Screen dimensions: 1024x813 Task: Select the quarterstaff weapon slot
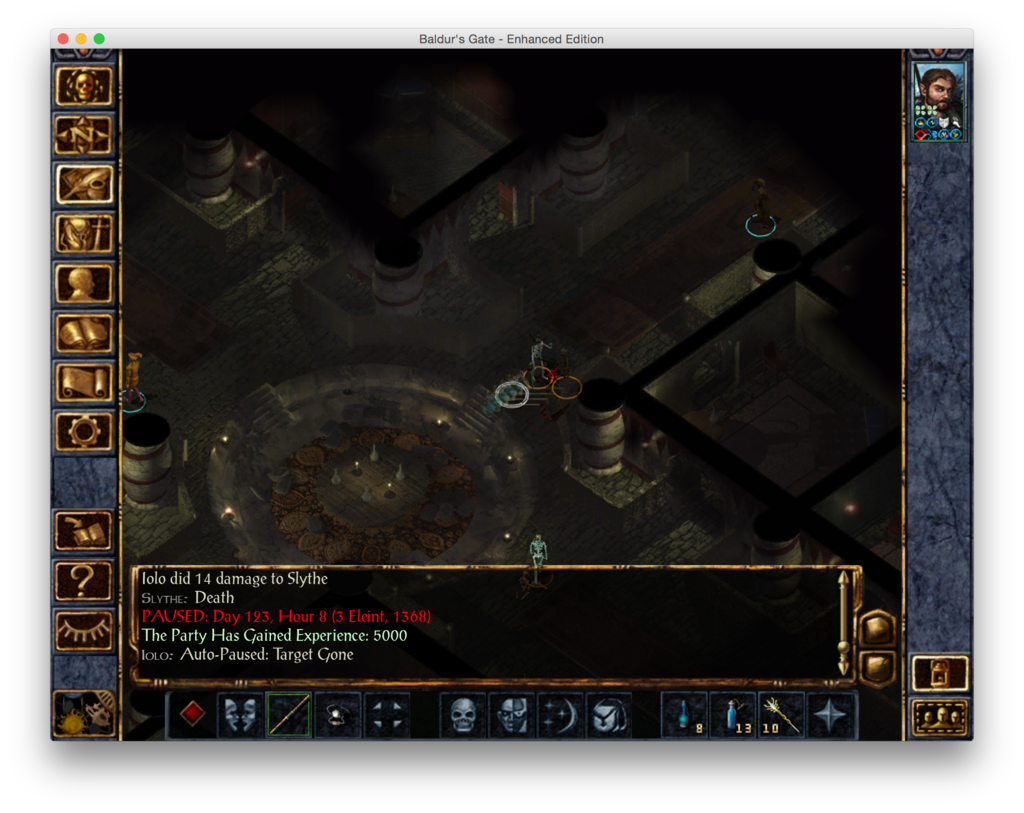pyautogui.click(x=289, y=715)
